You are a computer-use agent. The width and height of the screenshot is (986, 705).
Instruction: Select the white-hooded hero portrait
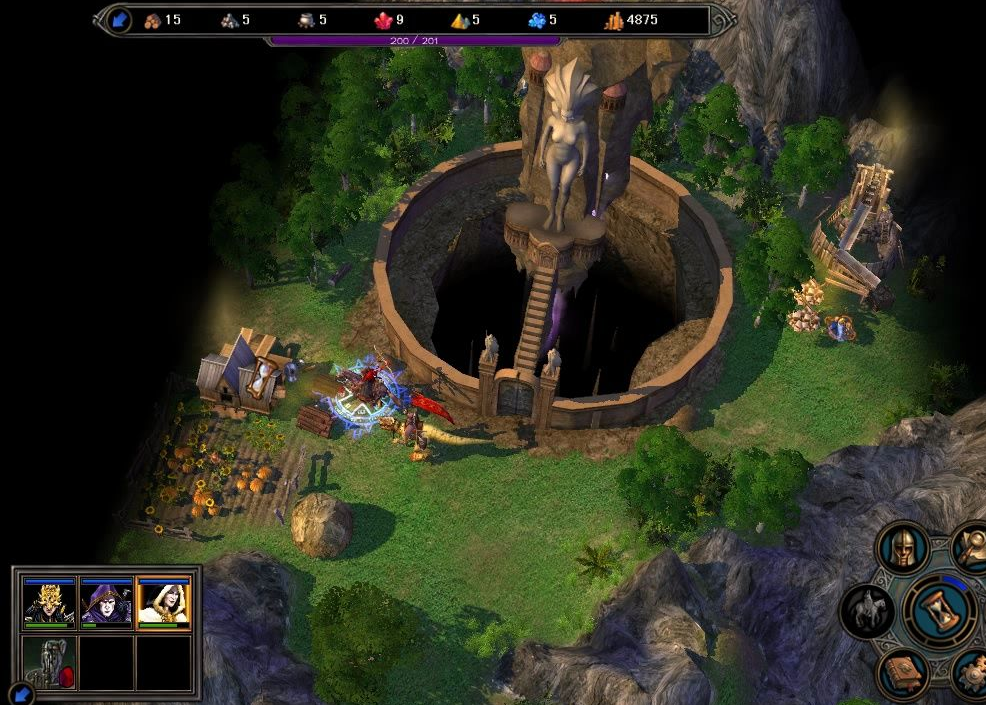163,602
